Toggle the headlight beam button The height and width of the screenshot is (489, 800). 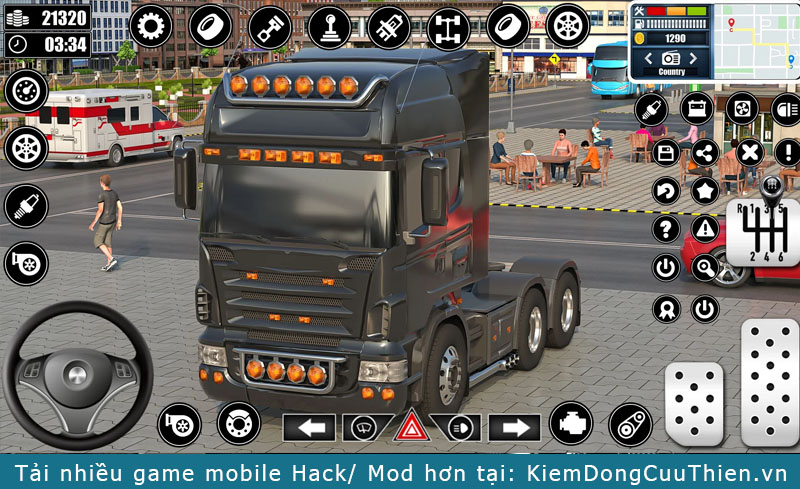(459, 428)
